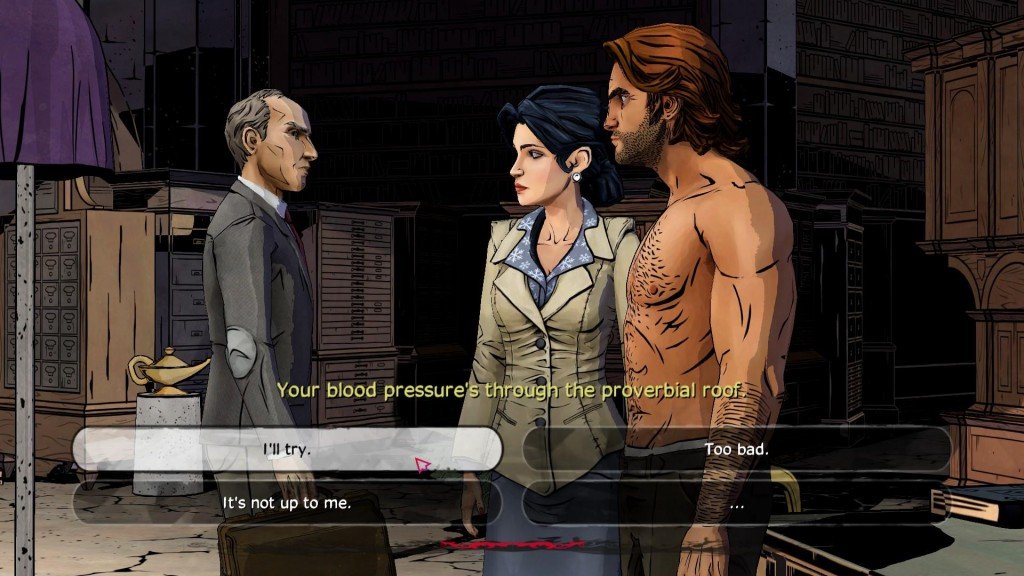Pick the silent "..." reply option
Screen dimensions: 1024x576
coord(736,504)
